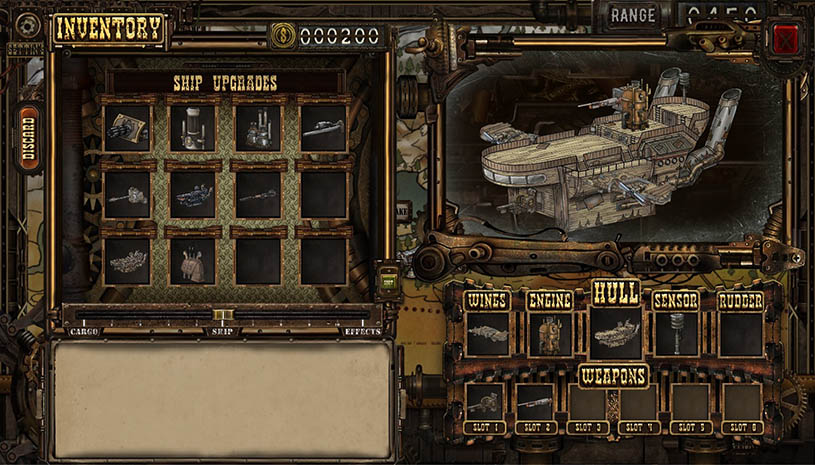Select the equipped Wings slot
This screenshot has height=465, width=815.
(489, 333)
